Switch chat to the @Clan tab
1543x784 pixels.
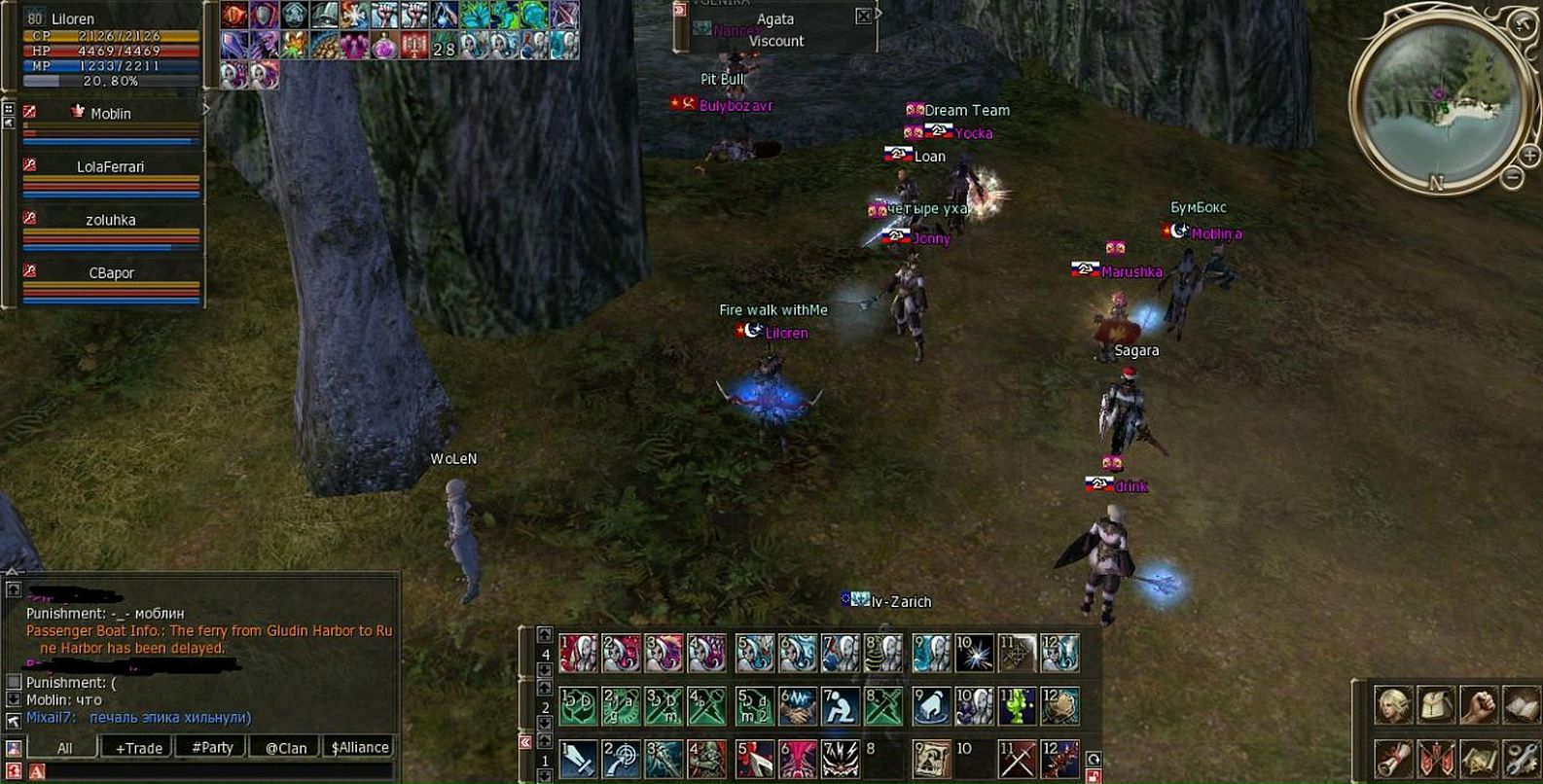click(286, 748)
